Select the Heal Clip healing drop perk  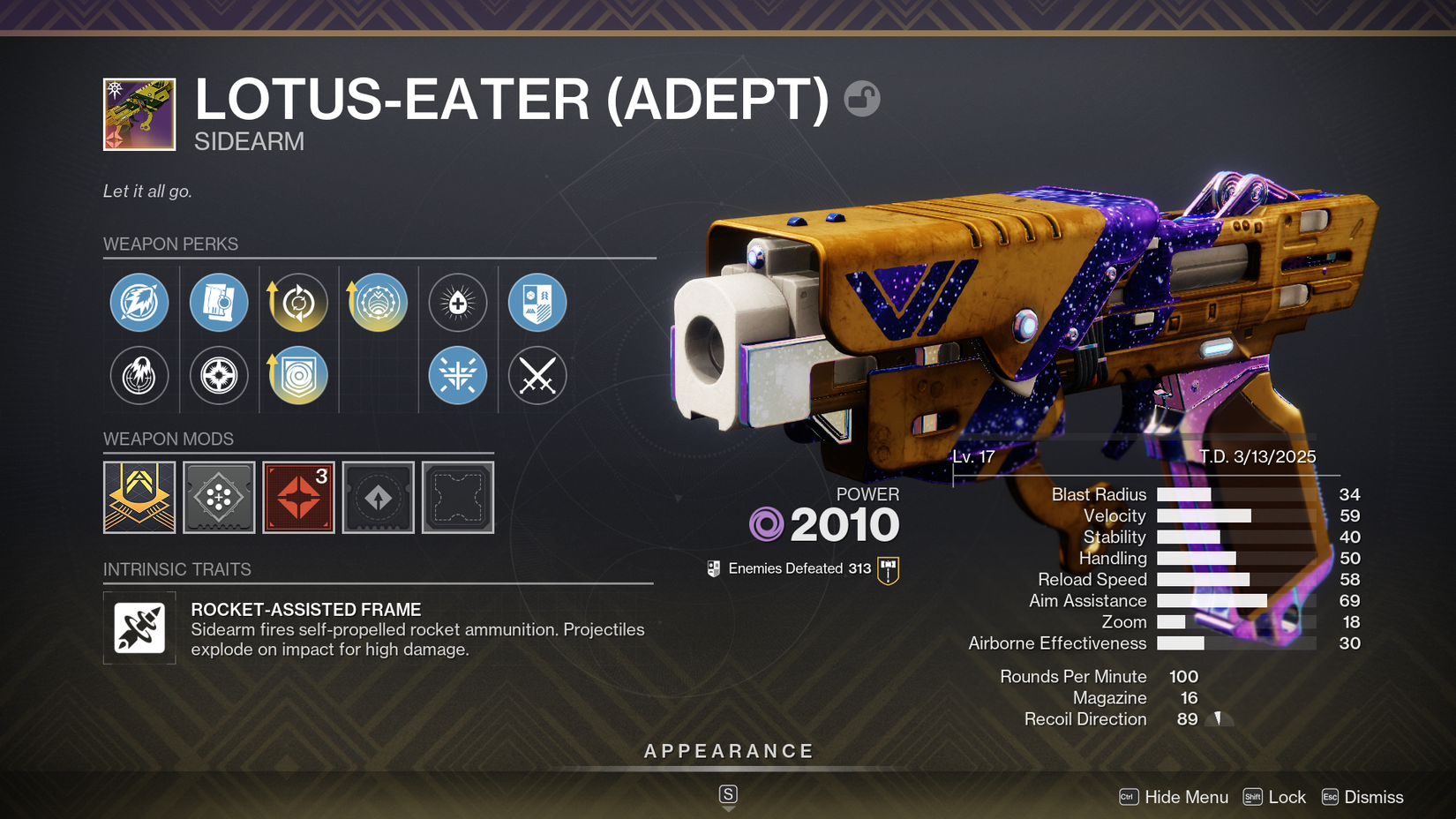click(x=457, y=303)
